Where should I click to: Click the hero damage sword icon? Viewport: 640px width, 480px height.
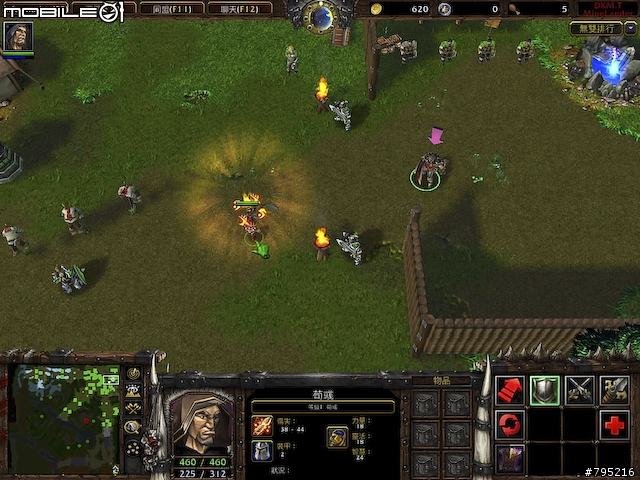click(262, 425)
